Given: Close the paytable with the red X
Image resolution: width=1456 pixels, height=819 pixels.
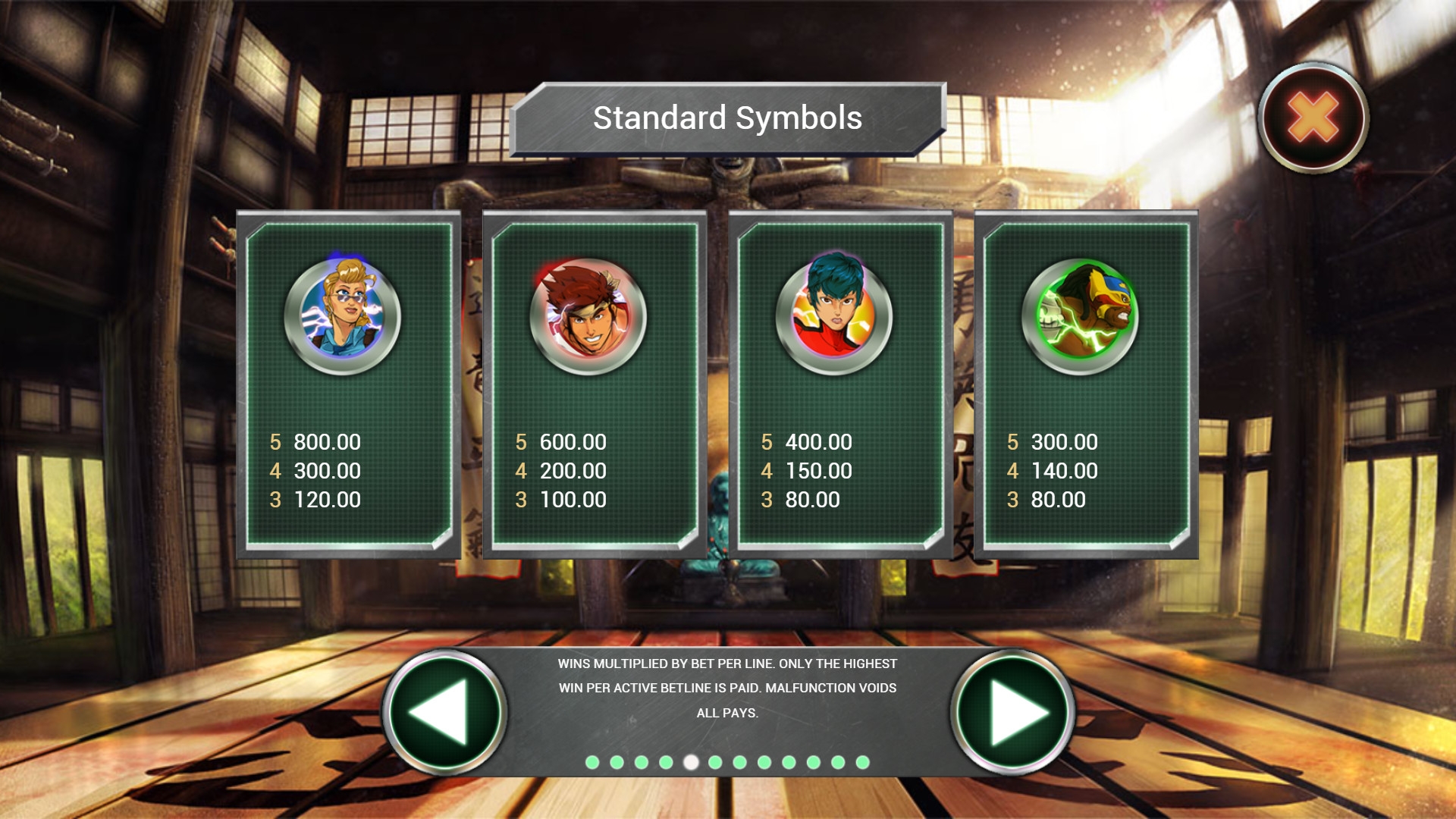Looking at the screenshot, I should [1313, 118].
